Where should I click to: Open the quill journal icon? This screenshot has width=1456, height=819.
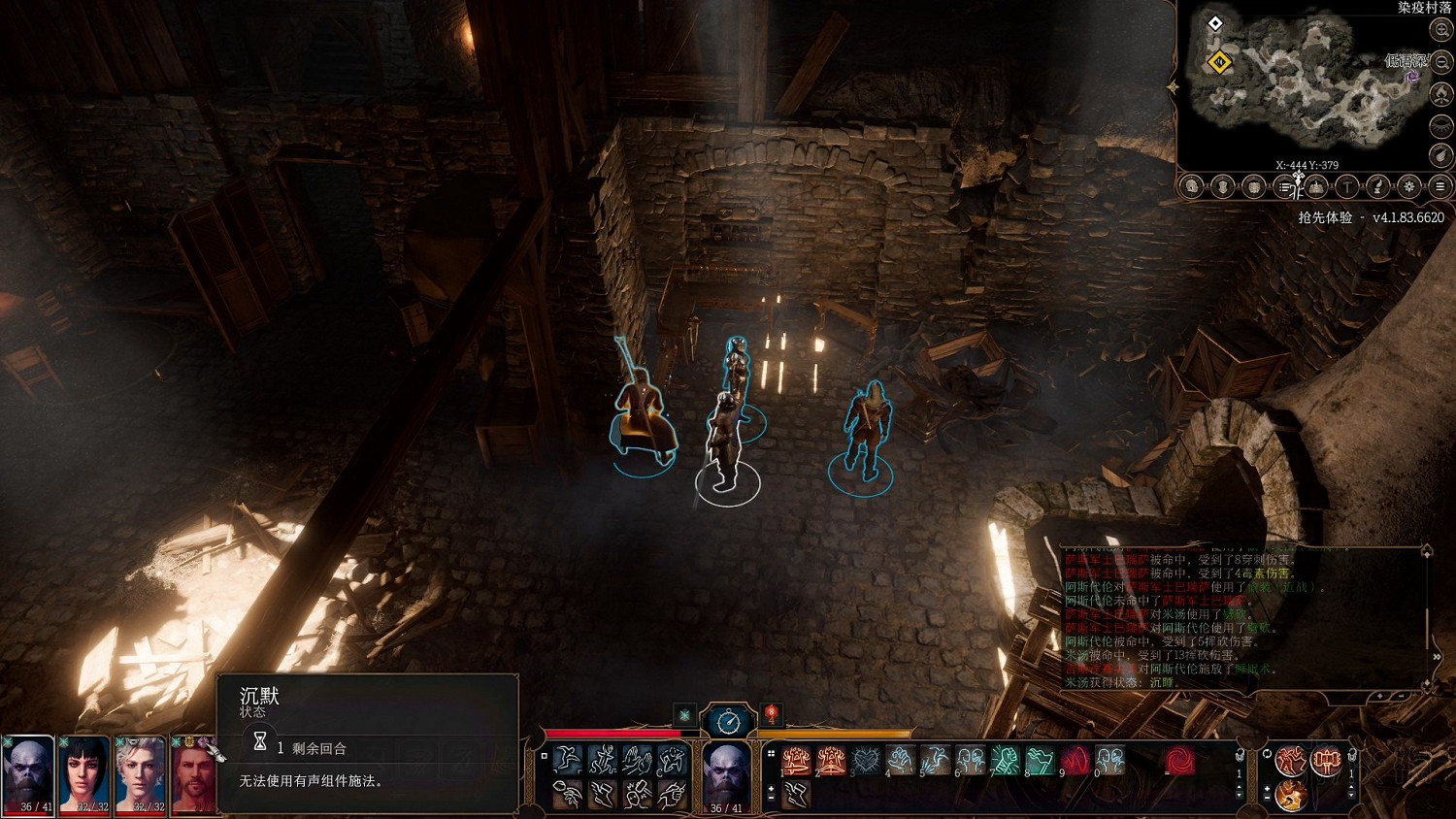pyautogui.click(x=1378, y=186)
